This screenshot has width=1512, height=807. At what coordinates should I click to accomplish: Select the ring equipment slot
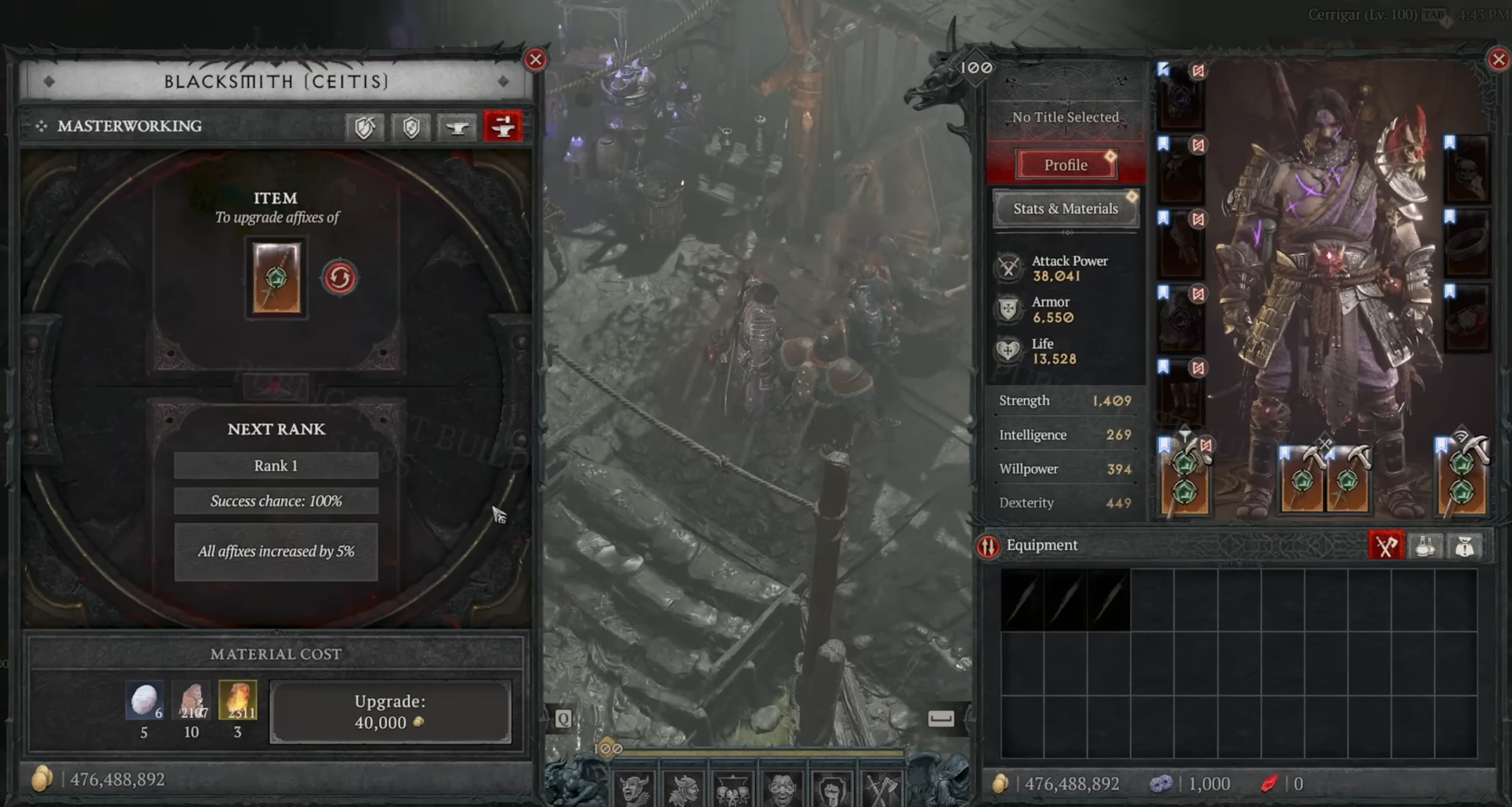1467,243
